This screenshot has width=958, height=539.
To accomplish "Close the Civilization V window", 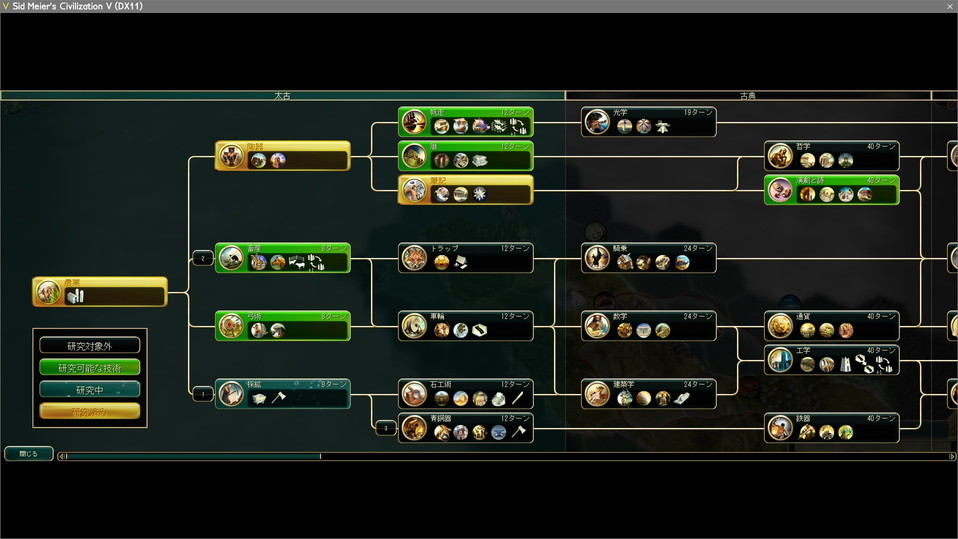I will (948, 6).
